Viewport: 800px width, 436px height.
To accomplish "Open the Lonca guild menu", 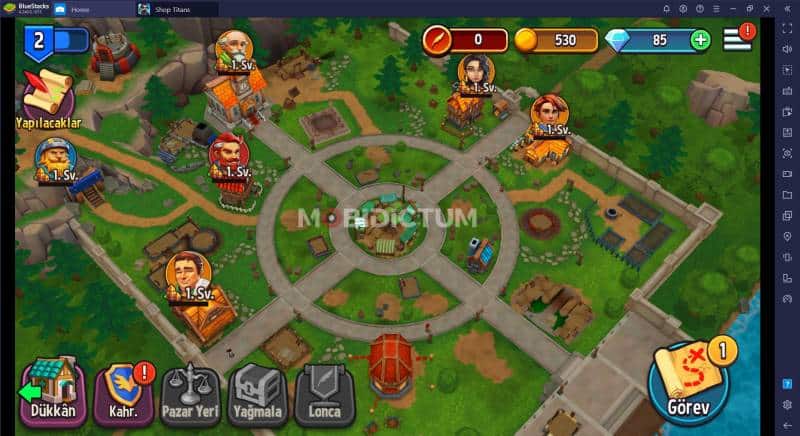I will pyautogui.click(x=324, y=392).
